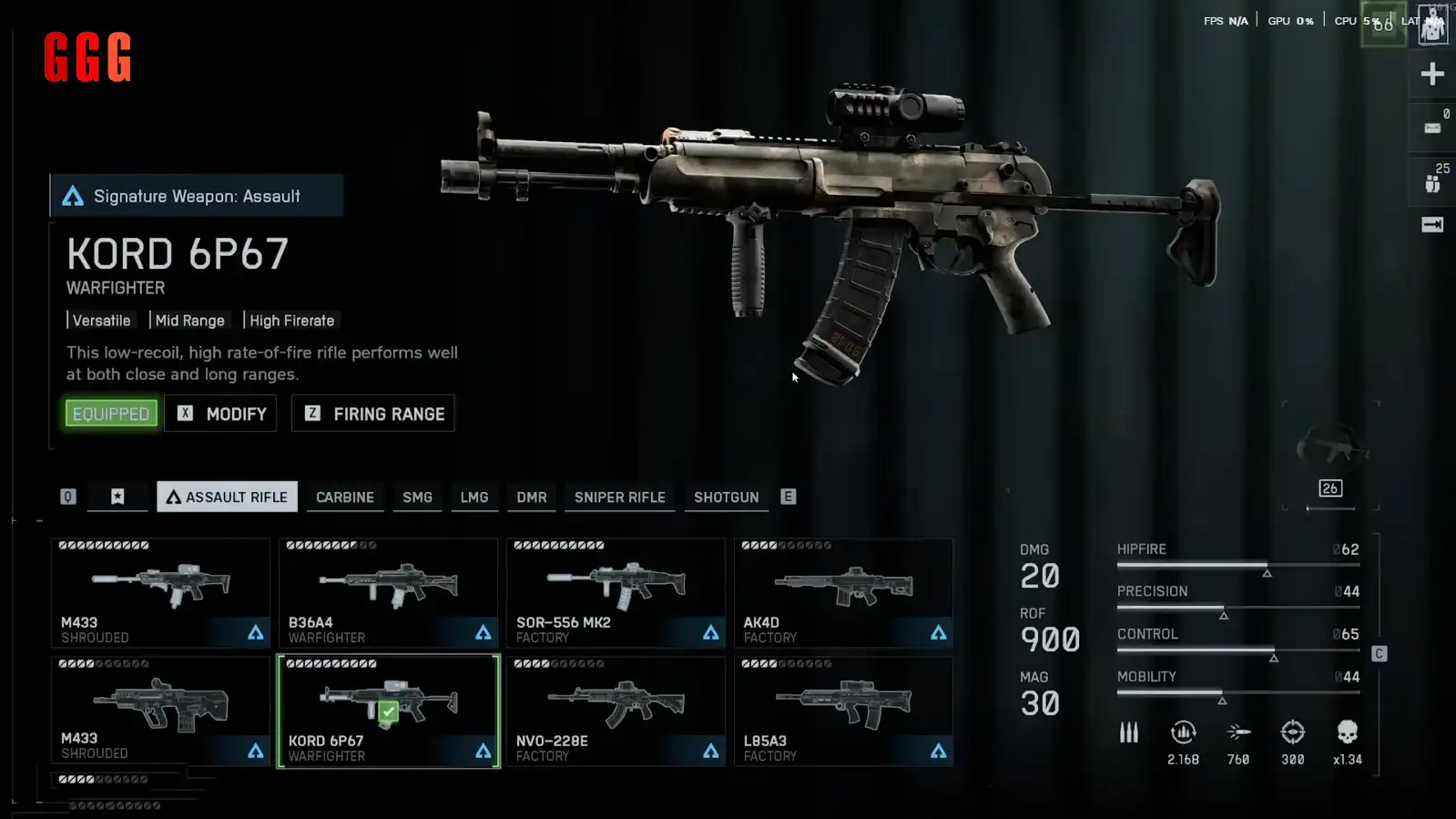Viewport: 1456px width, 819px height.
Task: Select the KORD 6P67 Warfighter tile
Action: click(388, 712)
